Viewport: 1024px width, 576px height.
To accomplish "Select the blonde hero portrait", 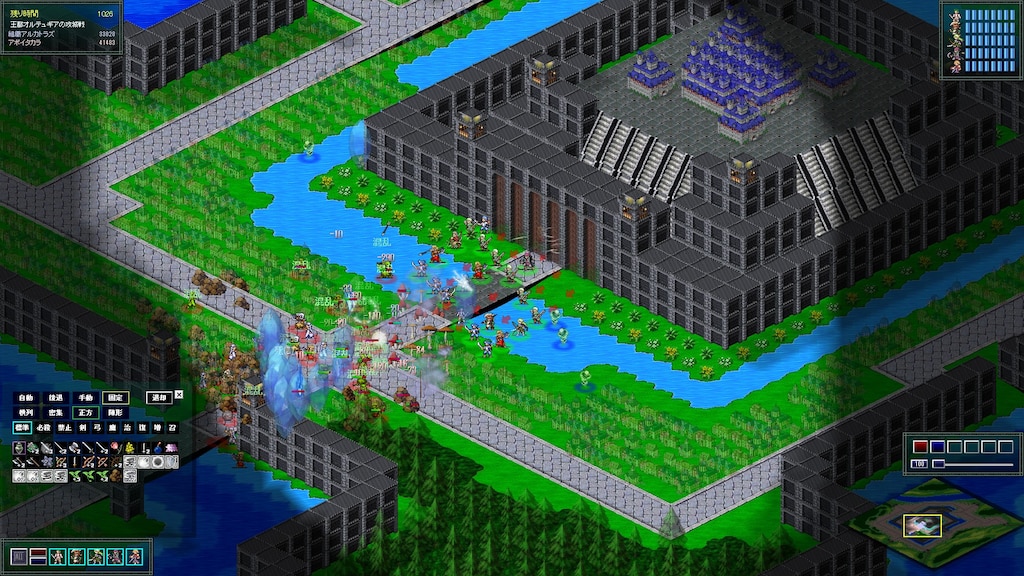I will 135,556.
